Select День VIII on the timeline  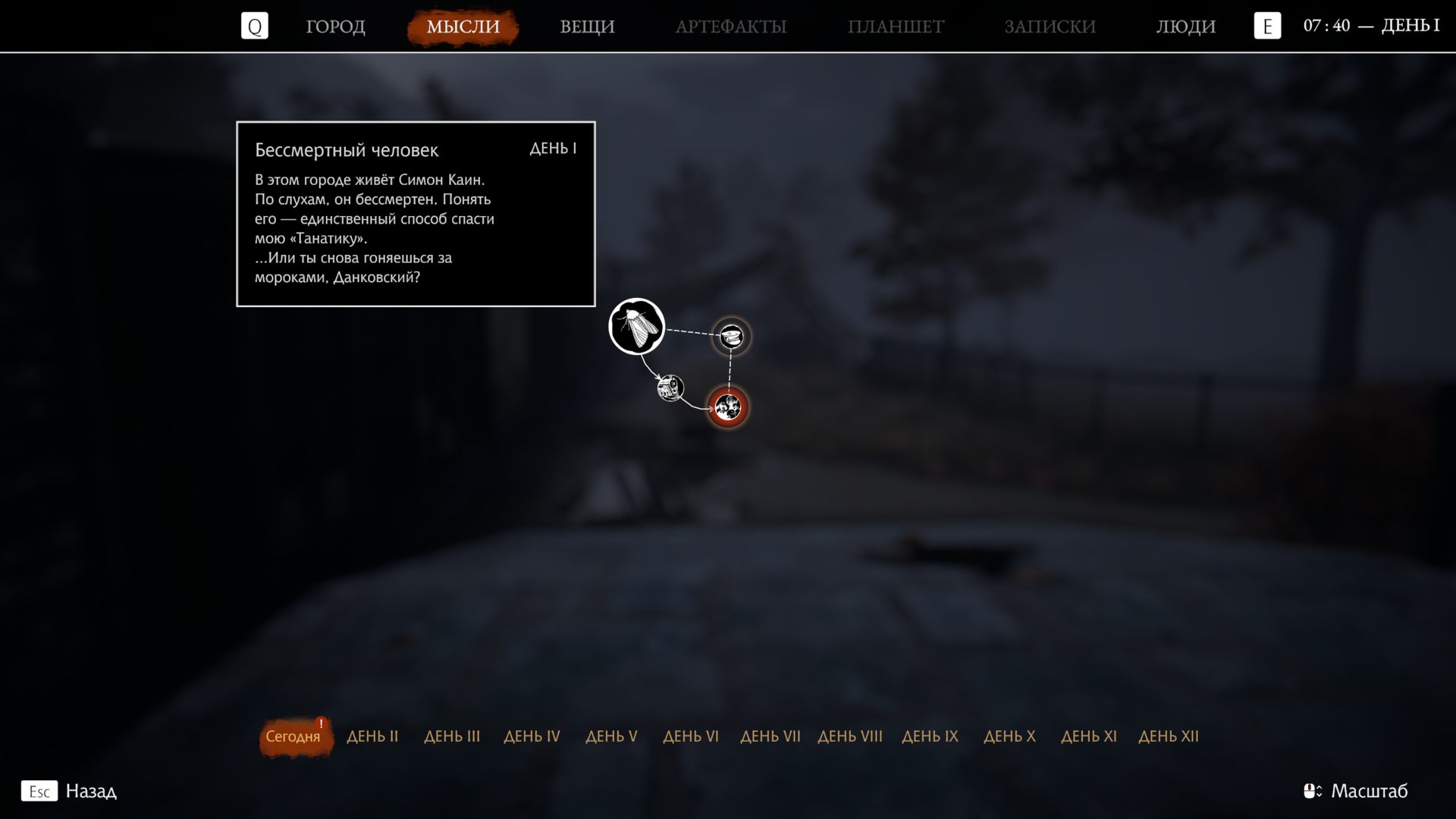(850, 736)
